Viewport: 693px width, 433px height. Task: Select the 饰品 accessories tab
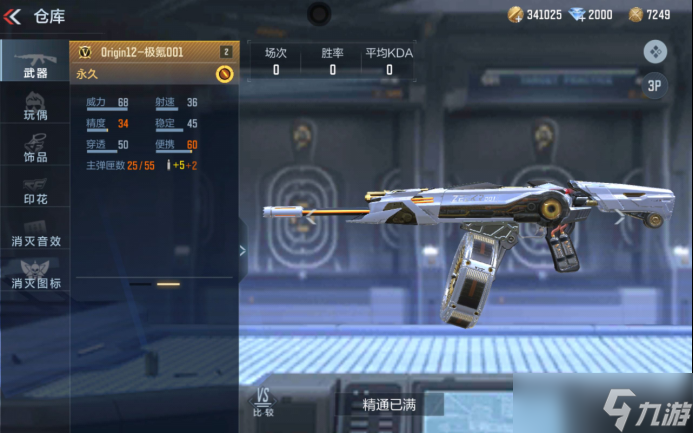(35, 149)
